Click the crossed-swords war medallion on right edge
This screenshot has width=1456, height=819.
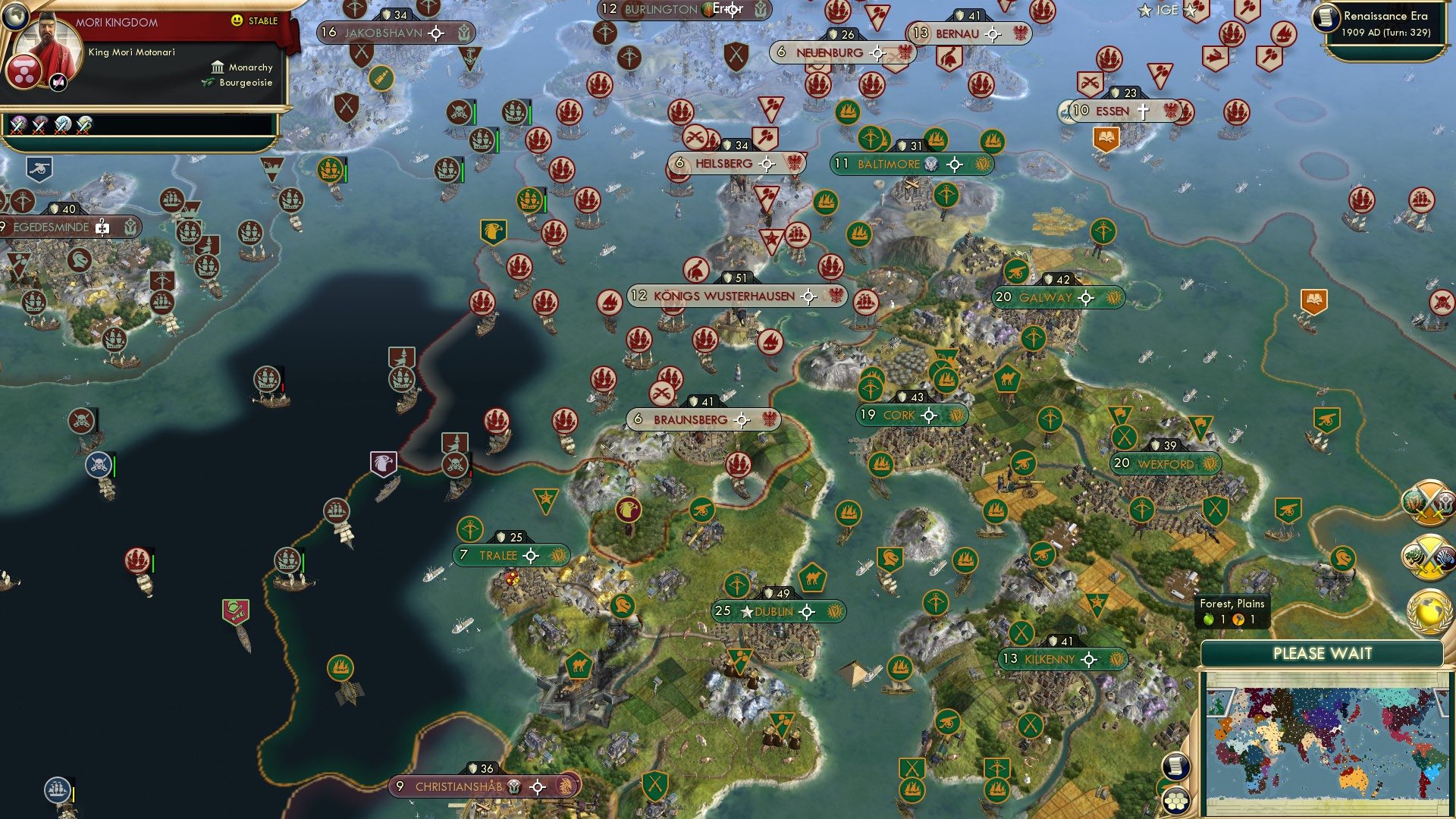(1427, 502)
